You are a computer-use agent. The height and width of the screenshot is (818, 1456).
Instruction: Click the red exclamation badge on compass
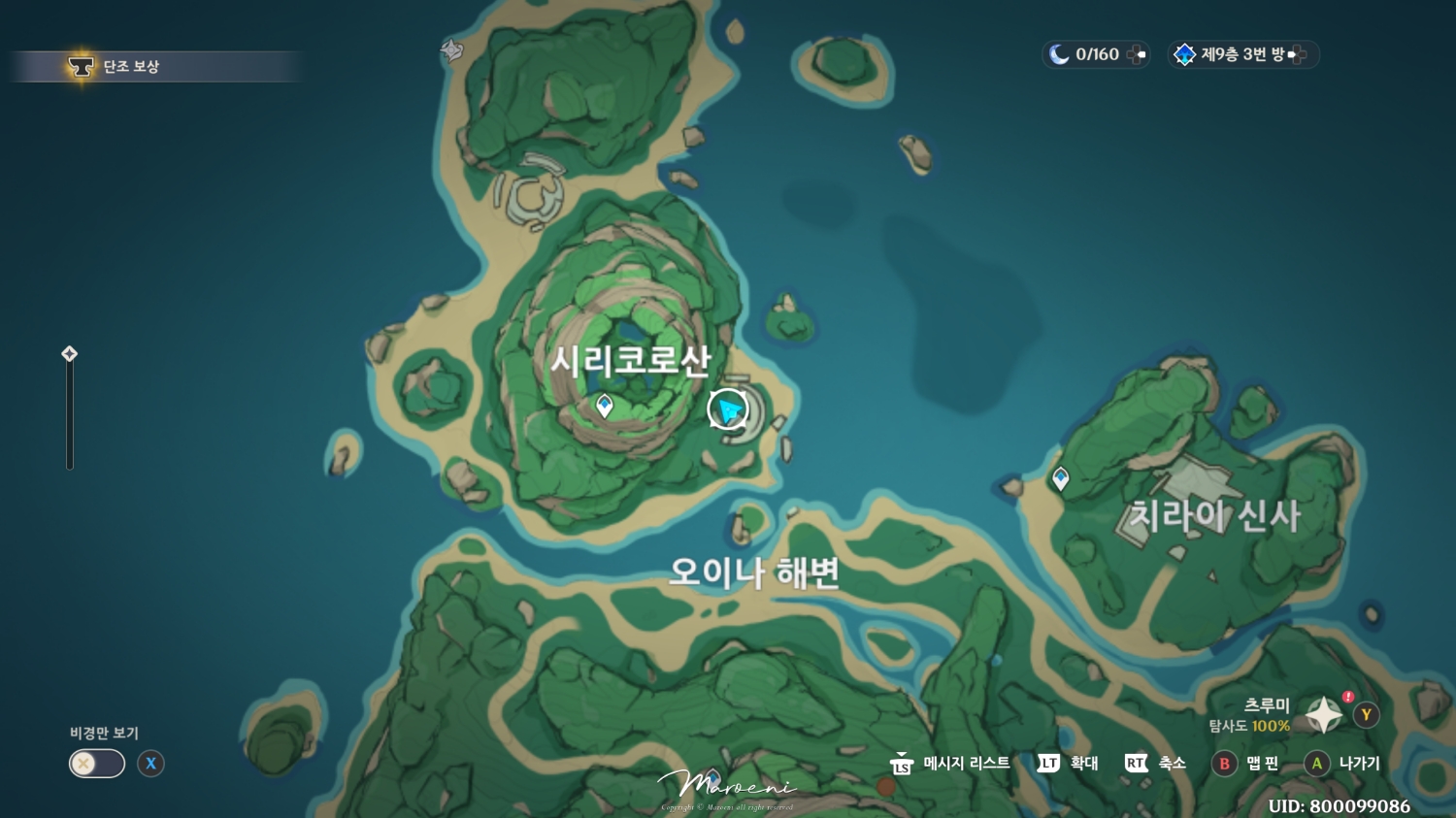click(x=1347, y=695)
